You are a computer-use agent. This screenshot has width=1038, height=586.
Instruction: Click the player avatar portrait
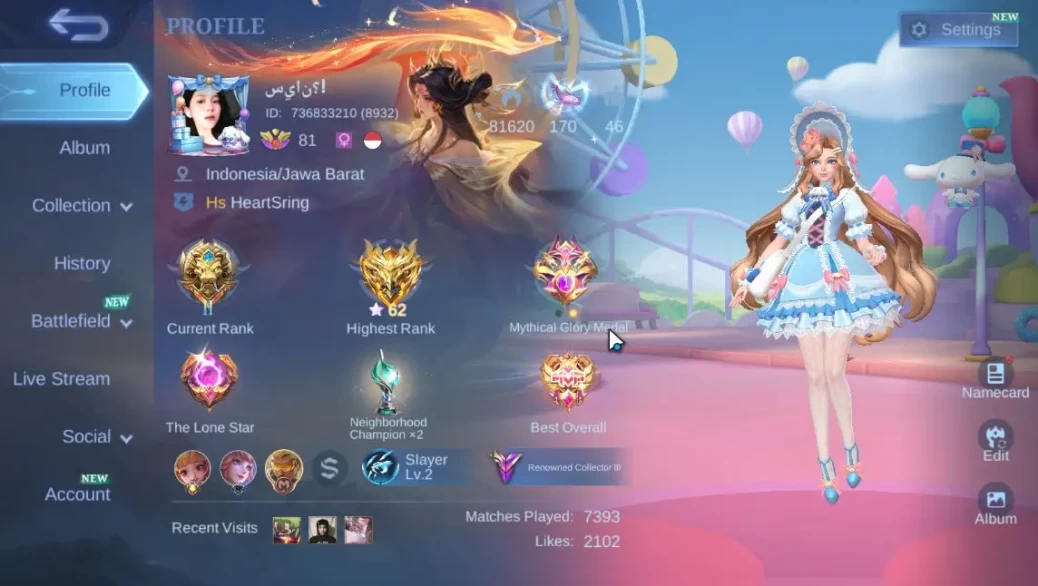click(x=208, y=114)
